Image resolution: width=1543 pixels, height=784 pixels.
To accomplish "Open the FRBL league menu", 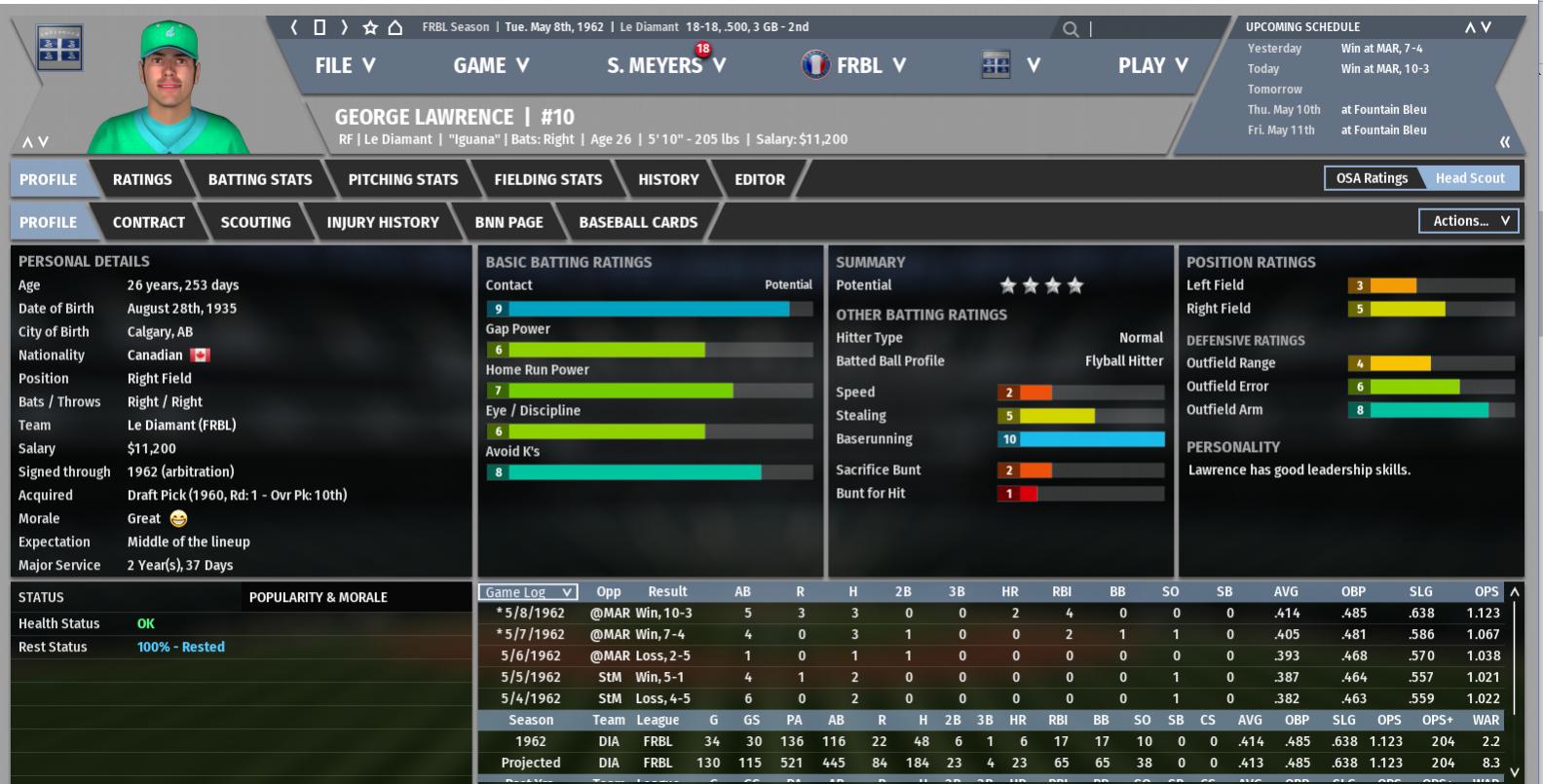I will (854, 66).
